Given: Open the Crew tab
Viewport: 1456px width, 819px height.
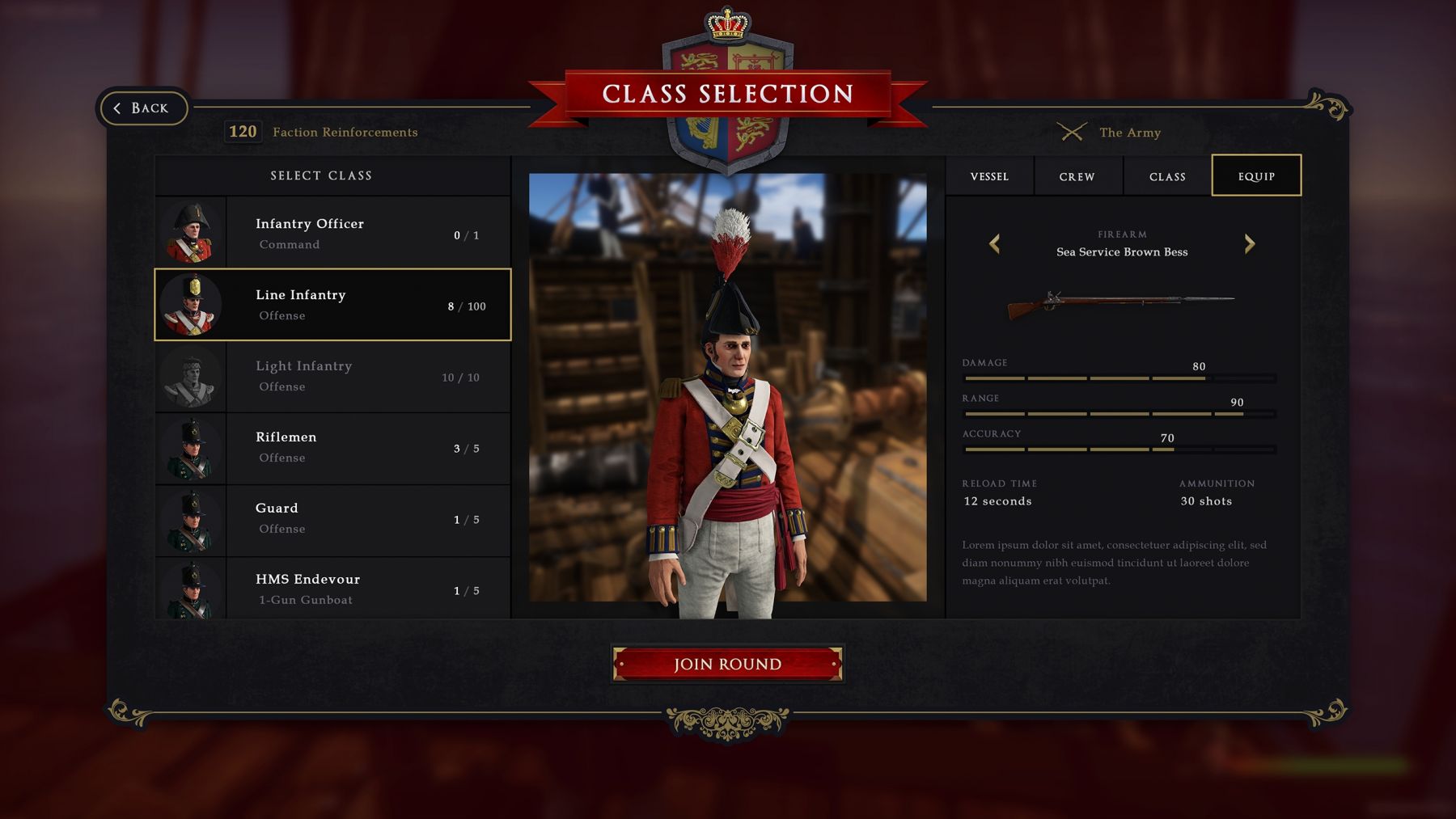Looking at the screenshot, I should coord(1077,176).
